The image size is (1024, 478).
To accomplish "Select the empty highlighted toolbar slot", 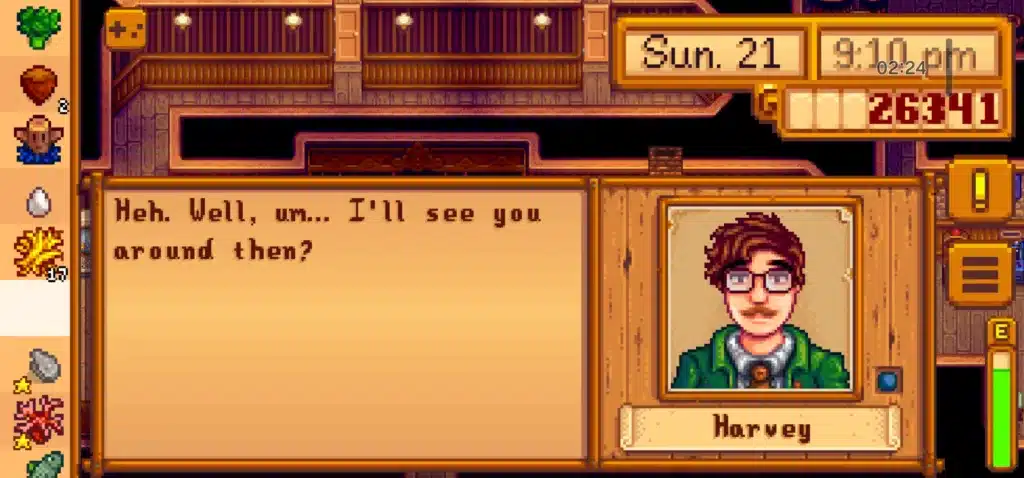I will [x=36, y=308].
